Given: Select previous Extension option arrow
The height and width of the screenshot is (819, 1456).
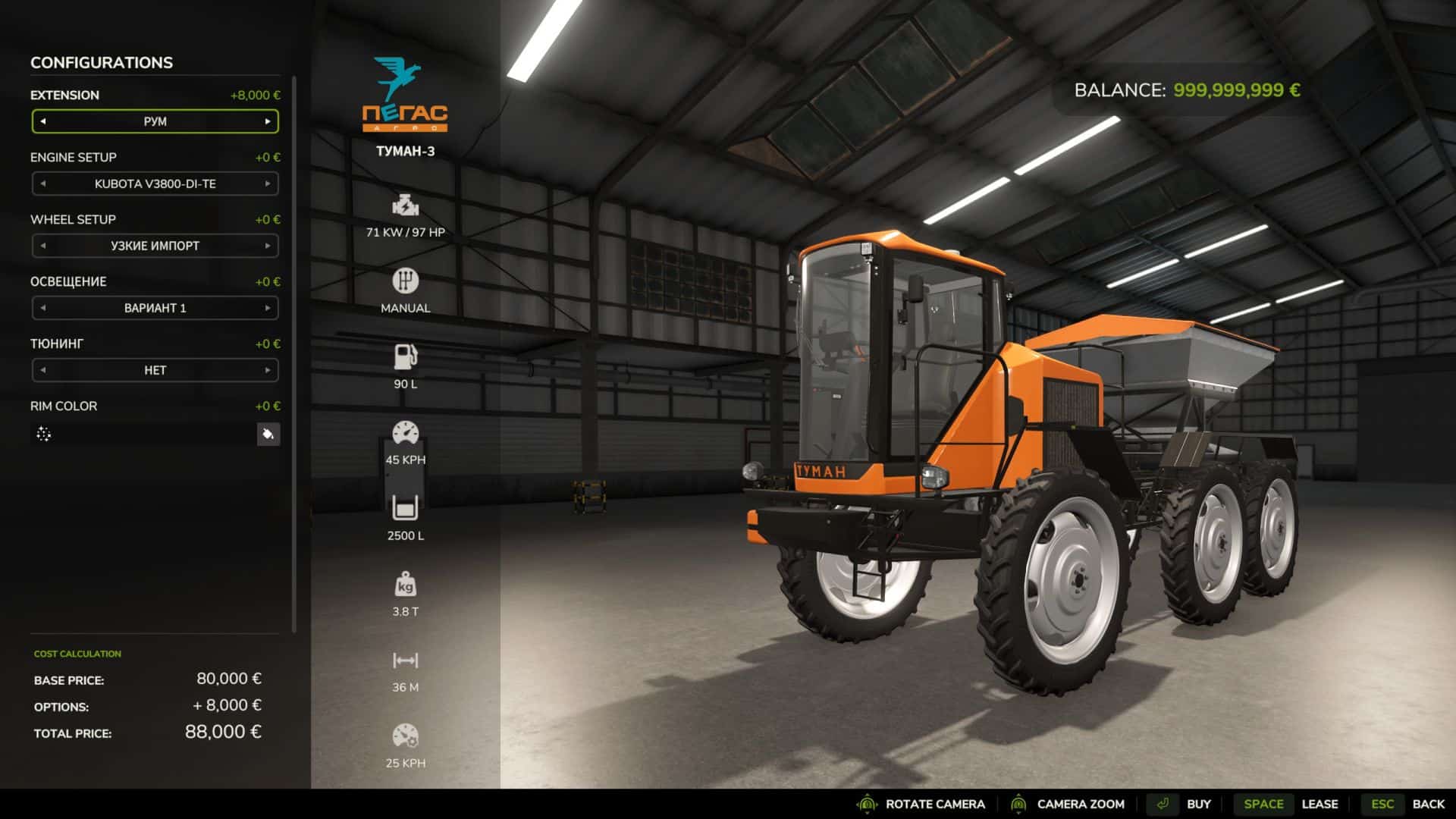Looking at the screenshot, I should point(43,121).
